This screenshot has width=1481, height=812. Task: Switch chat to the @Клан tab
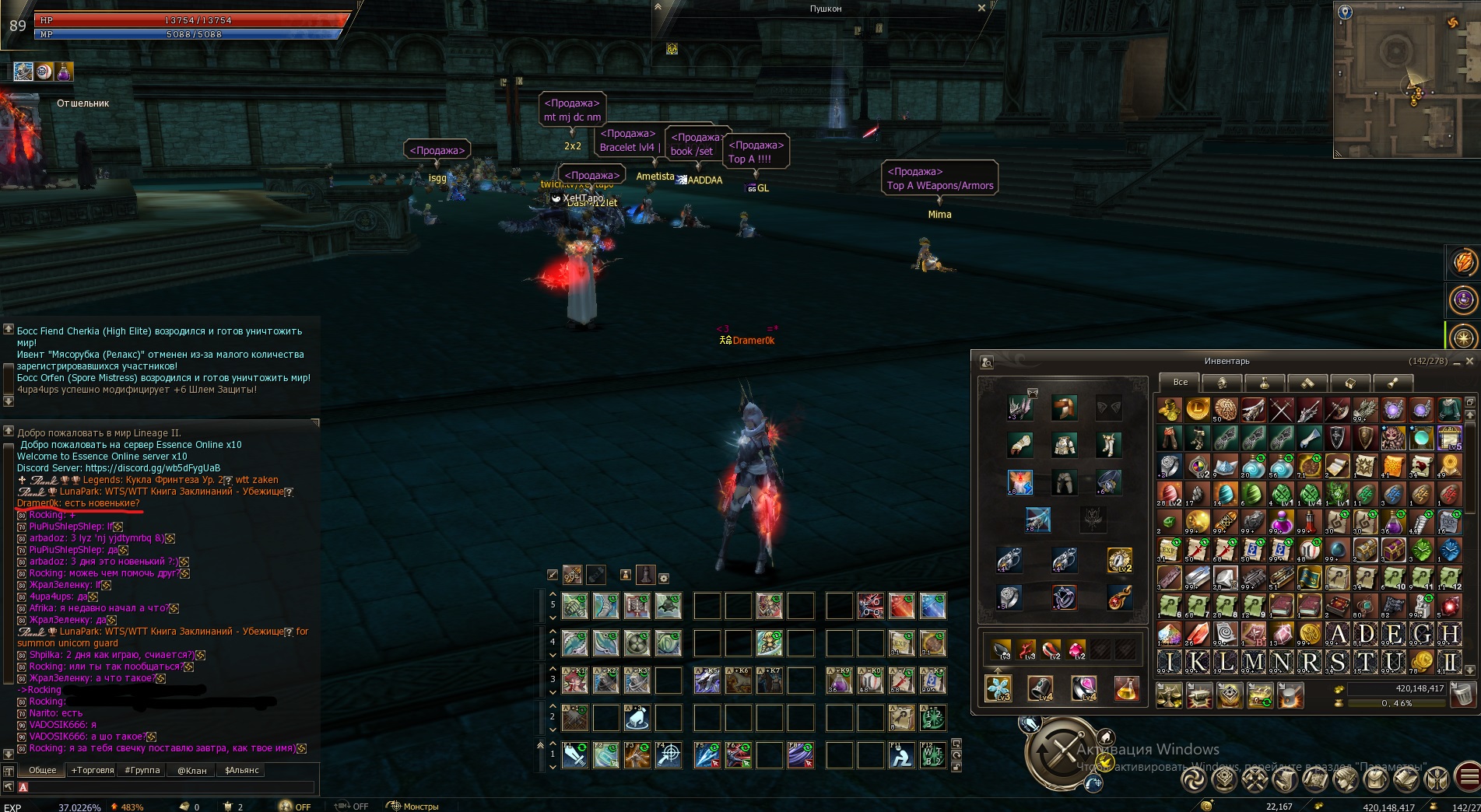coord(191,770)
